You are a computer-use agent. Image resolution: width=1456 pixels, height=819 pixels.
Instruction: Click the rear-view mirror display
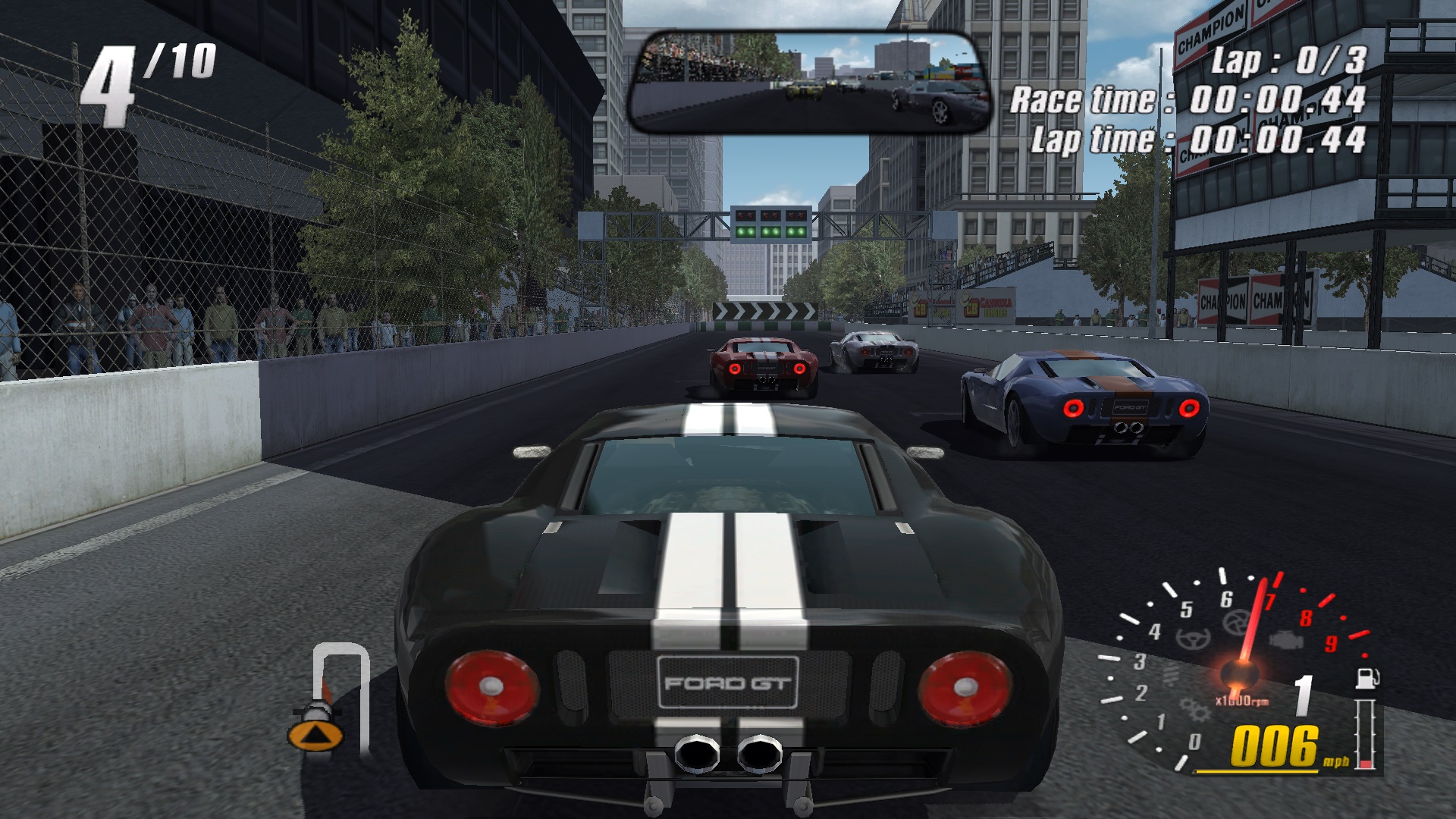[810, 83]
